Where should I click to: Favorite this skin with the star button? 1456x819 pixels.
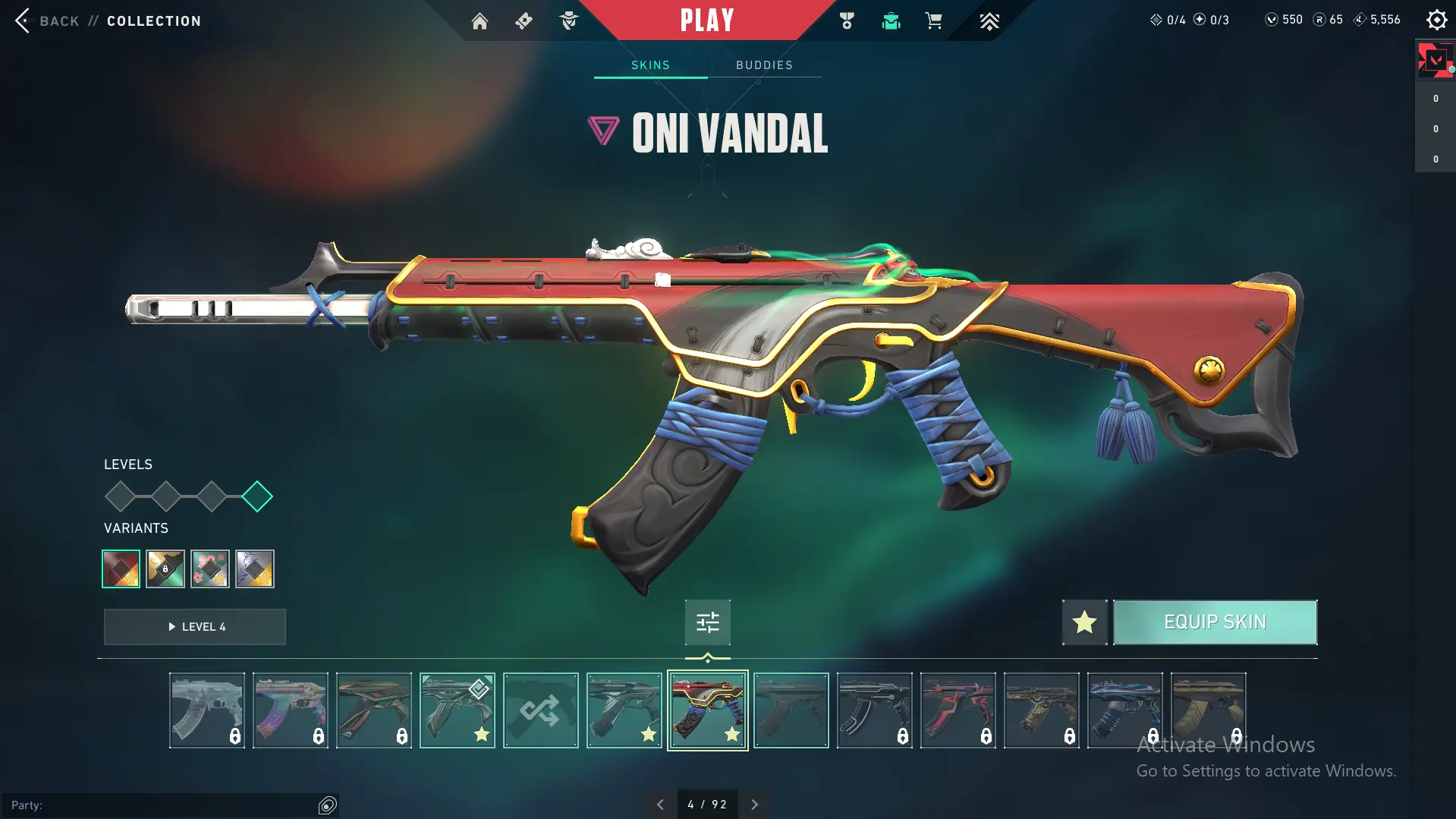(x=1084, y=622)
